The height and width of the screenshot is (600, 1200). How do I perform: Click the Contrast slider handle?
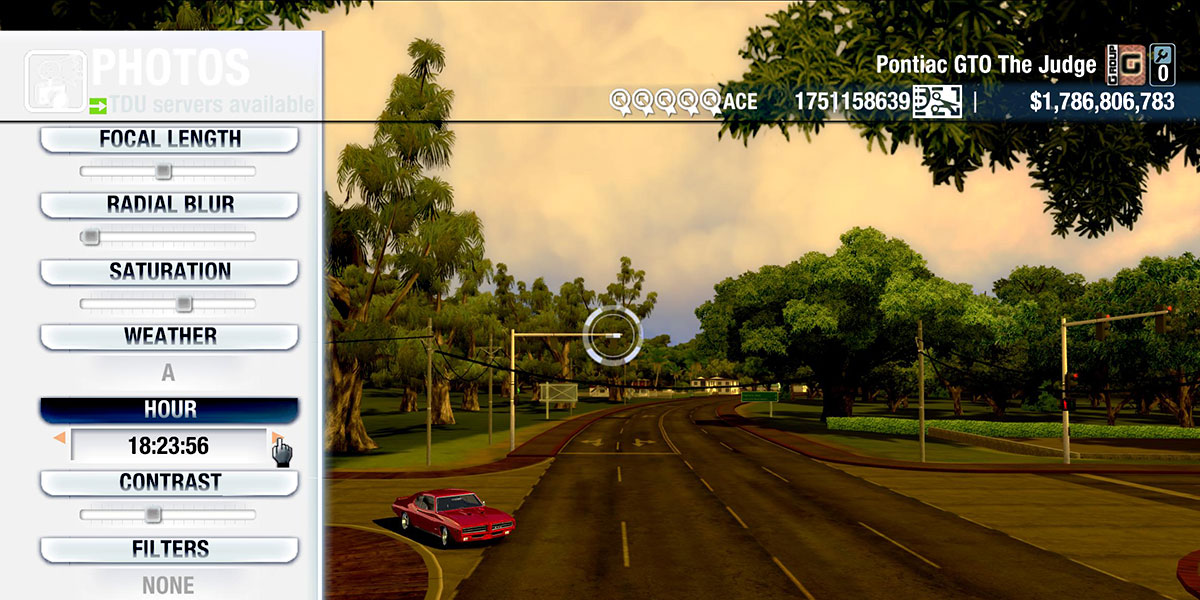(152, 515)
